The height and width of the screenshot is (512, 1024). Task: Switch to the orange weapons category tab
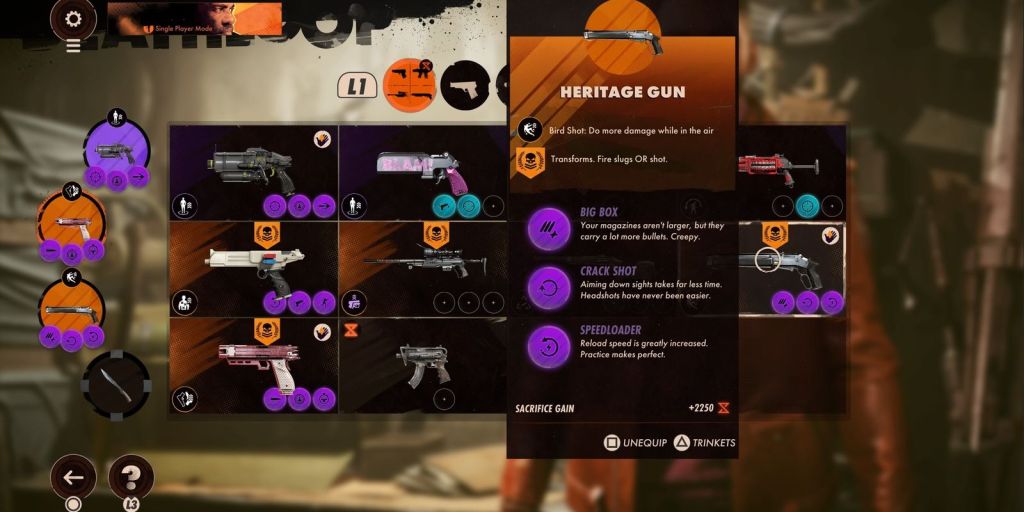click(411, 86)
